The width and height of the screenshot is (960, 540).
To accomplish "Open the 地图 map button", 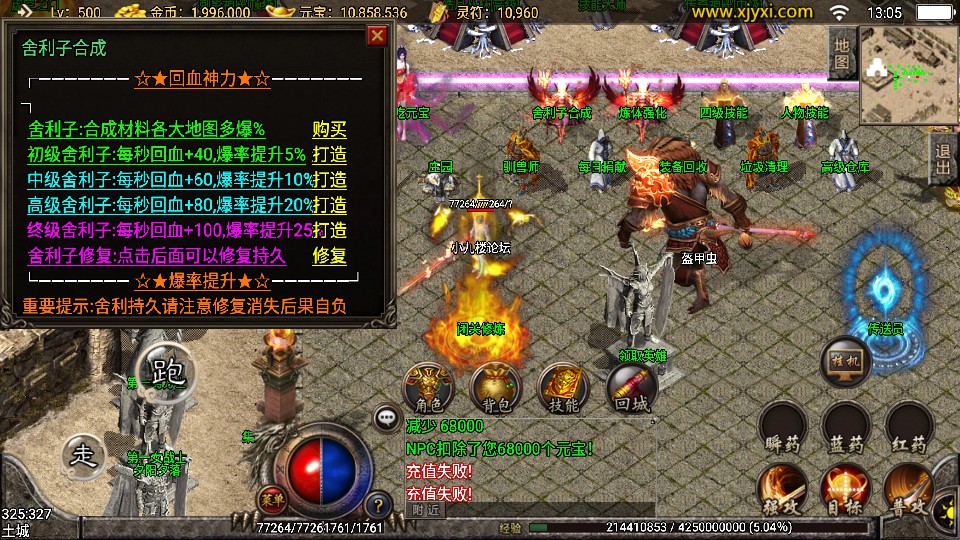I will [842, 53].
